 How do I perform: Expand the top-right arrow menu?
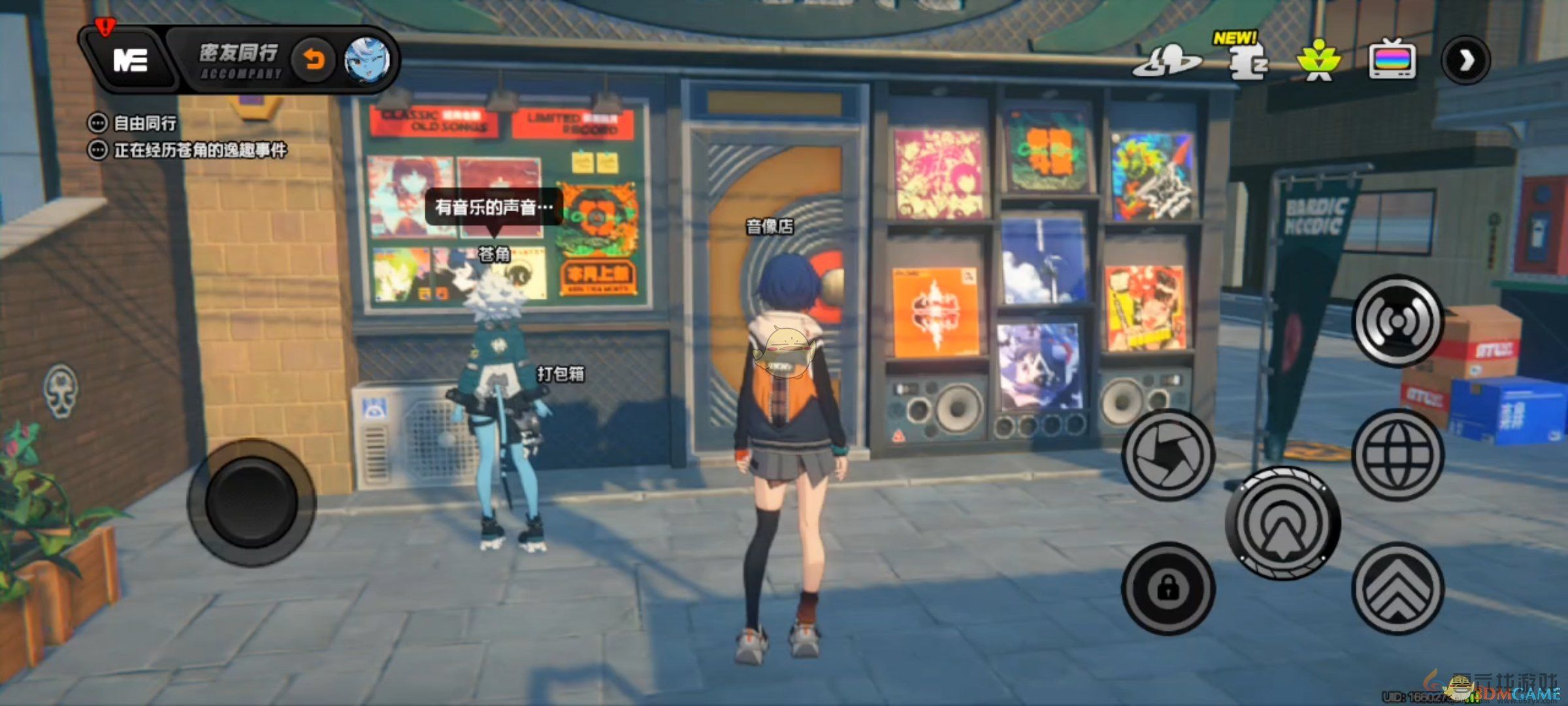pyautogui.click(x=1466, y=61)
